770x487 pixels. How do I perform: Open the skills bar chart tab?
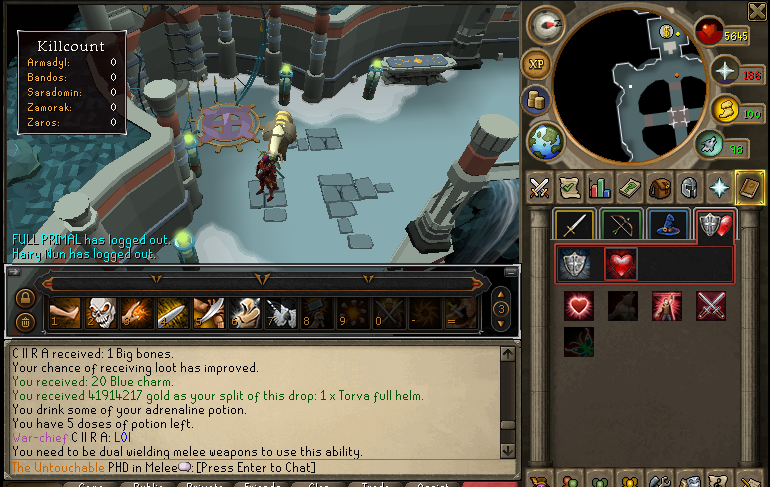pyautogui.click(x=599, y=187)
